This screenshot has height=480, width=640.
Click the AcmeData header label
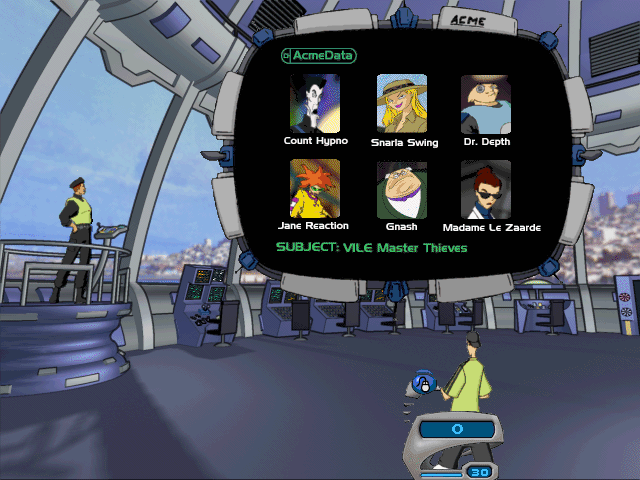[x=319, y=55]
